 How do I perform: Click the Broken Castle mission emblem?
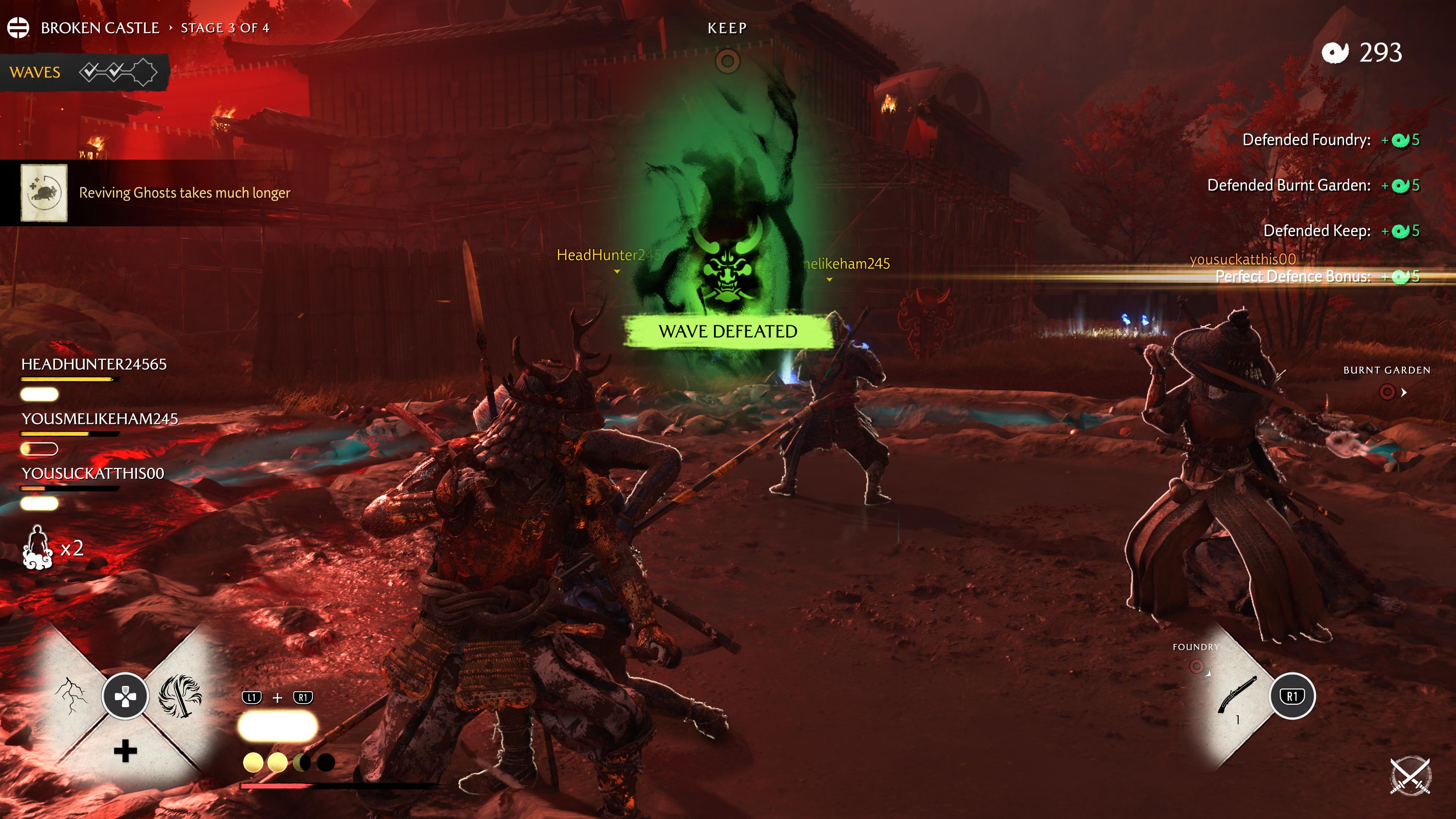[x=18, y=28]
